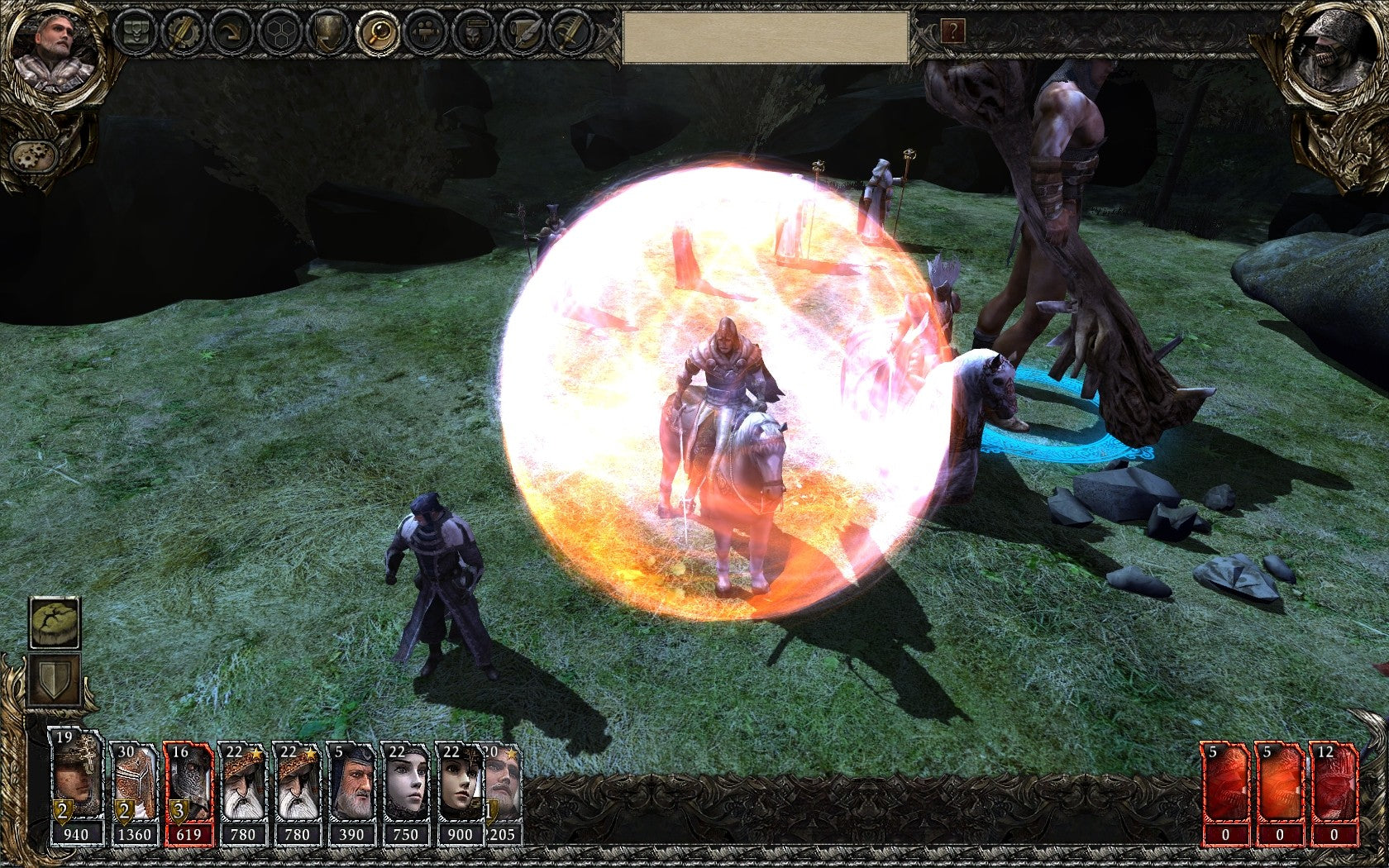Click the movie camera toolbar icon
Image resolution: width=1389 pixels, height=868 pixels.
426,33
